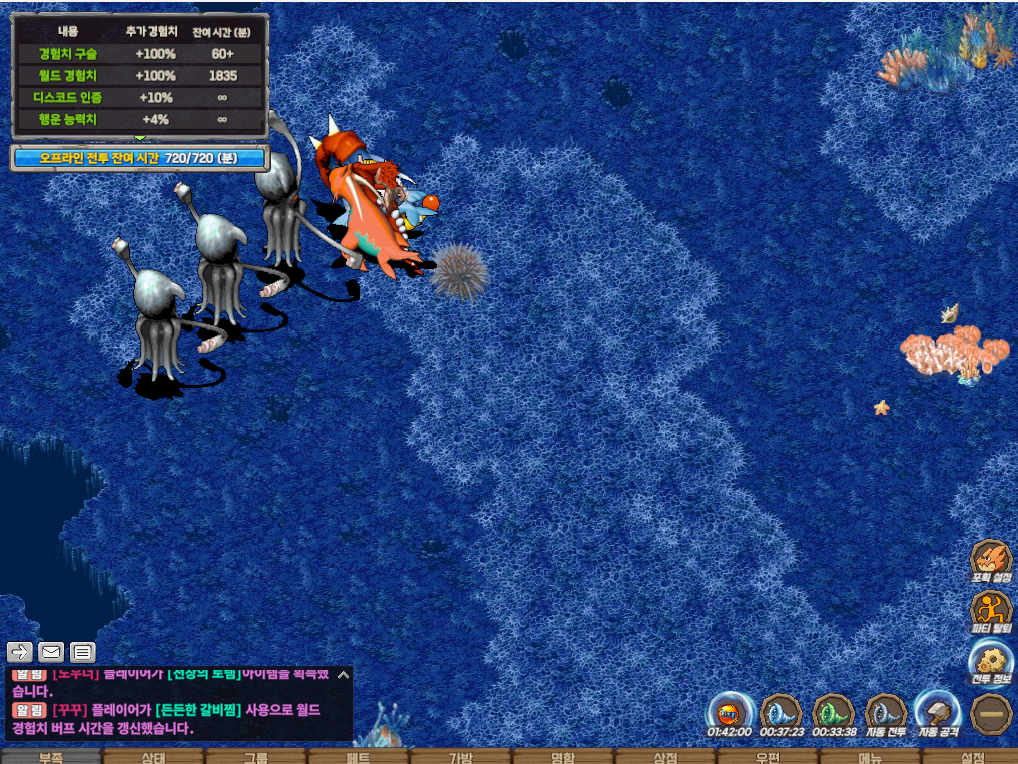
Task: Open the 그룹 (group) menu
Action: click(x=256, y=757)
